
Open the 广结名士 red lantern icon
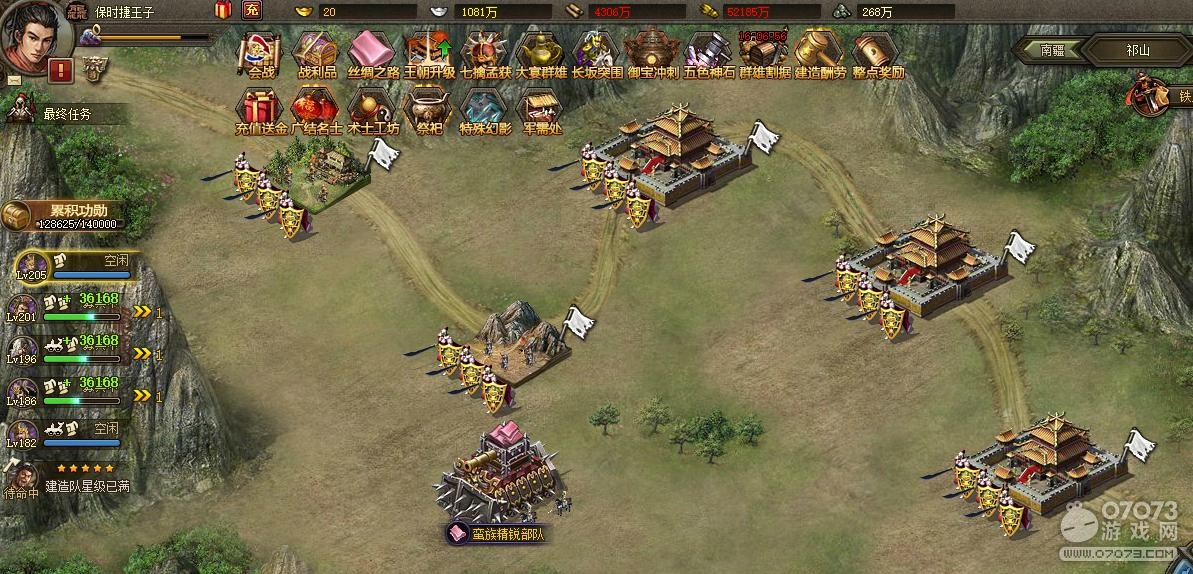pos(316,107)
